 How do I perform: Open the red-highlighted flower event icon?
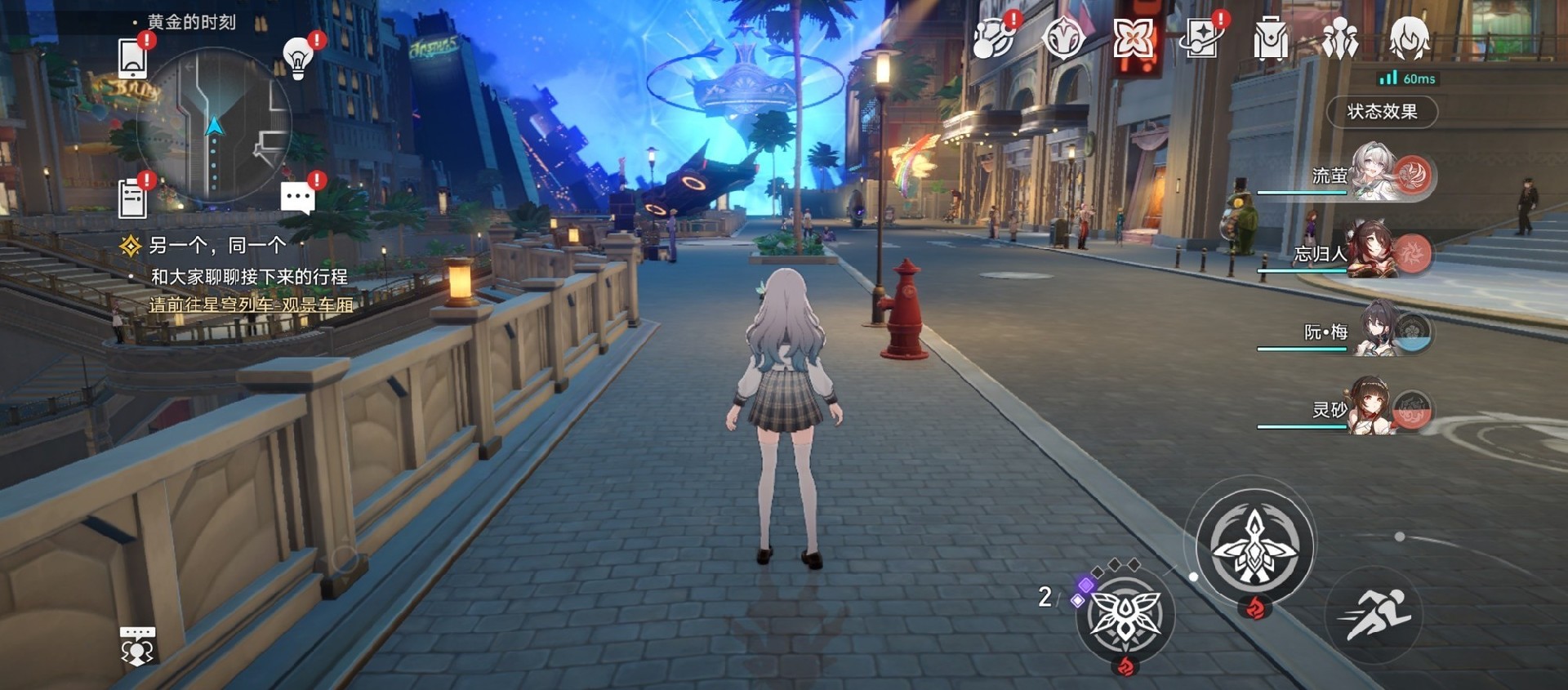tap(1134, 38)
